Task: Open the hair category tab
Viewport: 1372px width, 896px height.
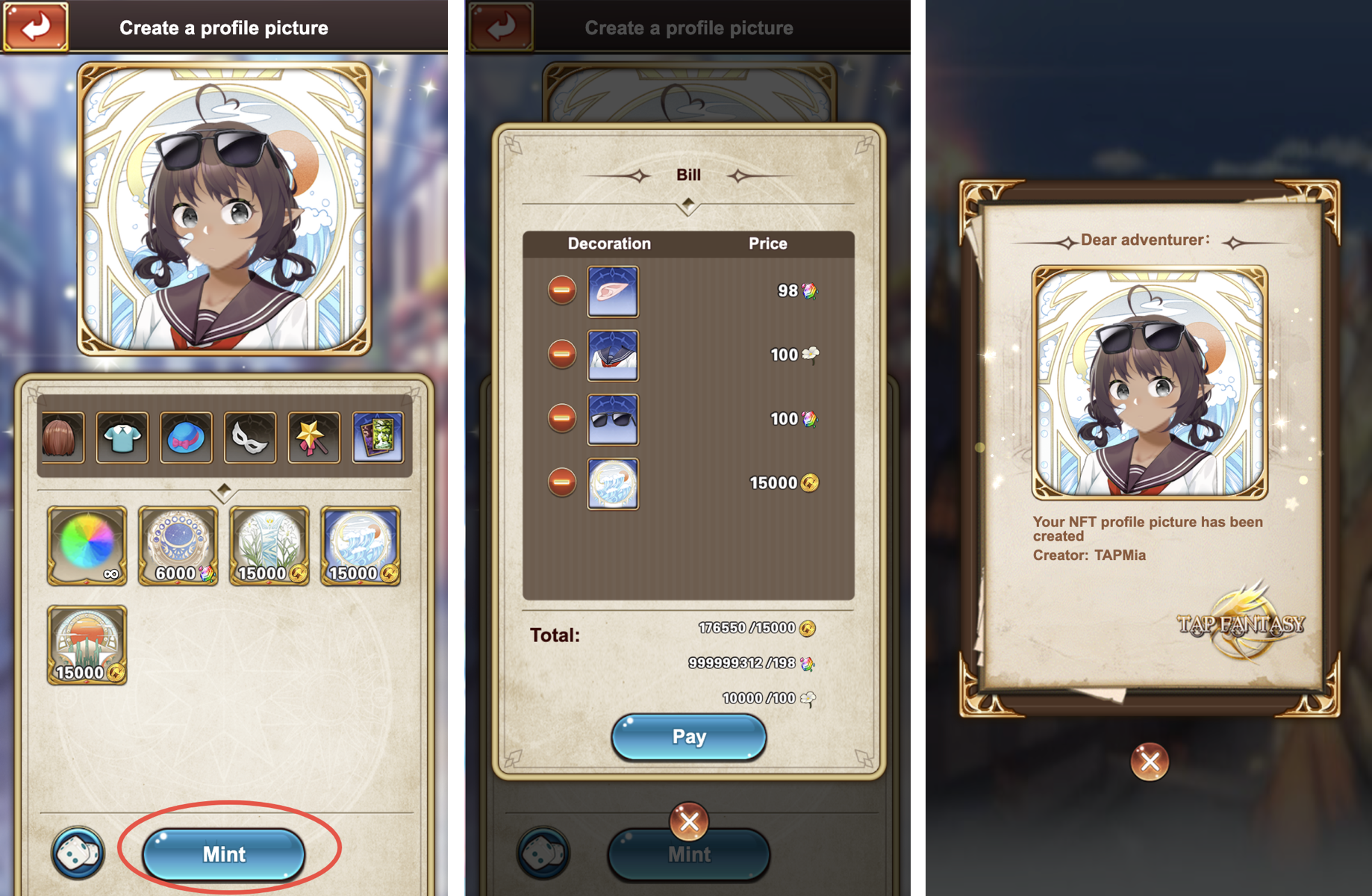Action: (x=61, y=437)
